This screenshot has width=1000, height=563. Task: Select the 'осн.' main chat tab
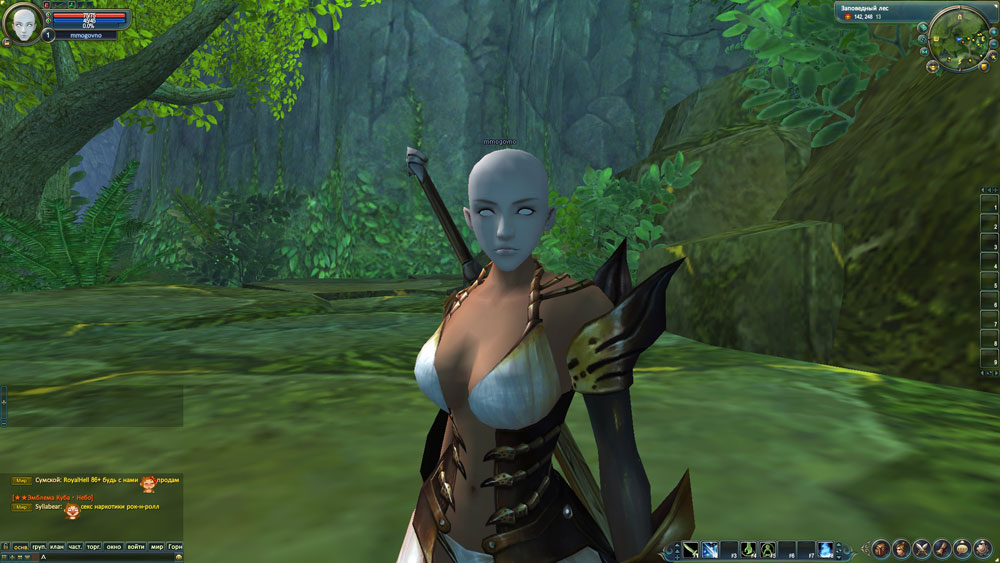20,547
